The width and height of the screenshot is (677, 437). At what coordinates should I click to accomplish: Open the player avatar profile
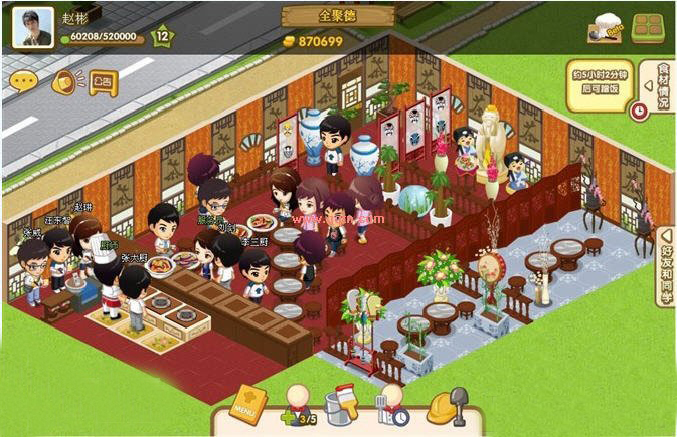click(x=32, y=27)
